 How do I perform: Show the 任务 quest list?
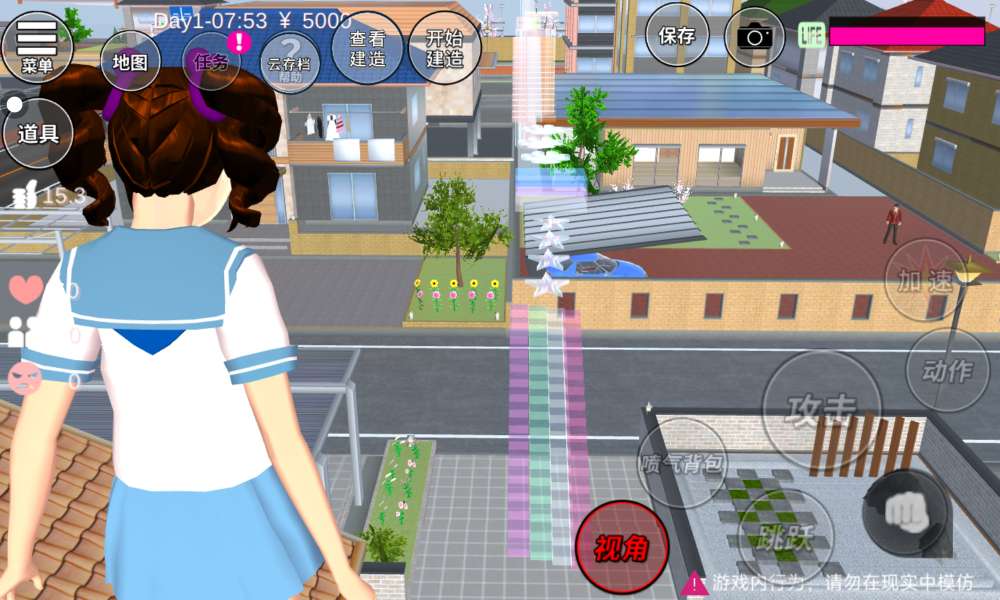(x=212, y=61)
